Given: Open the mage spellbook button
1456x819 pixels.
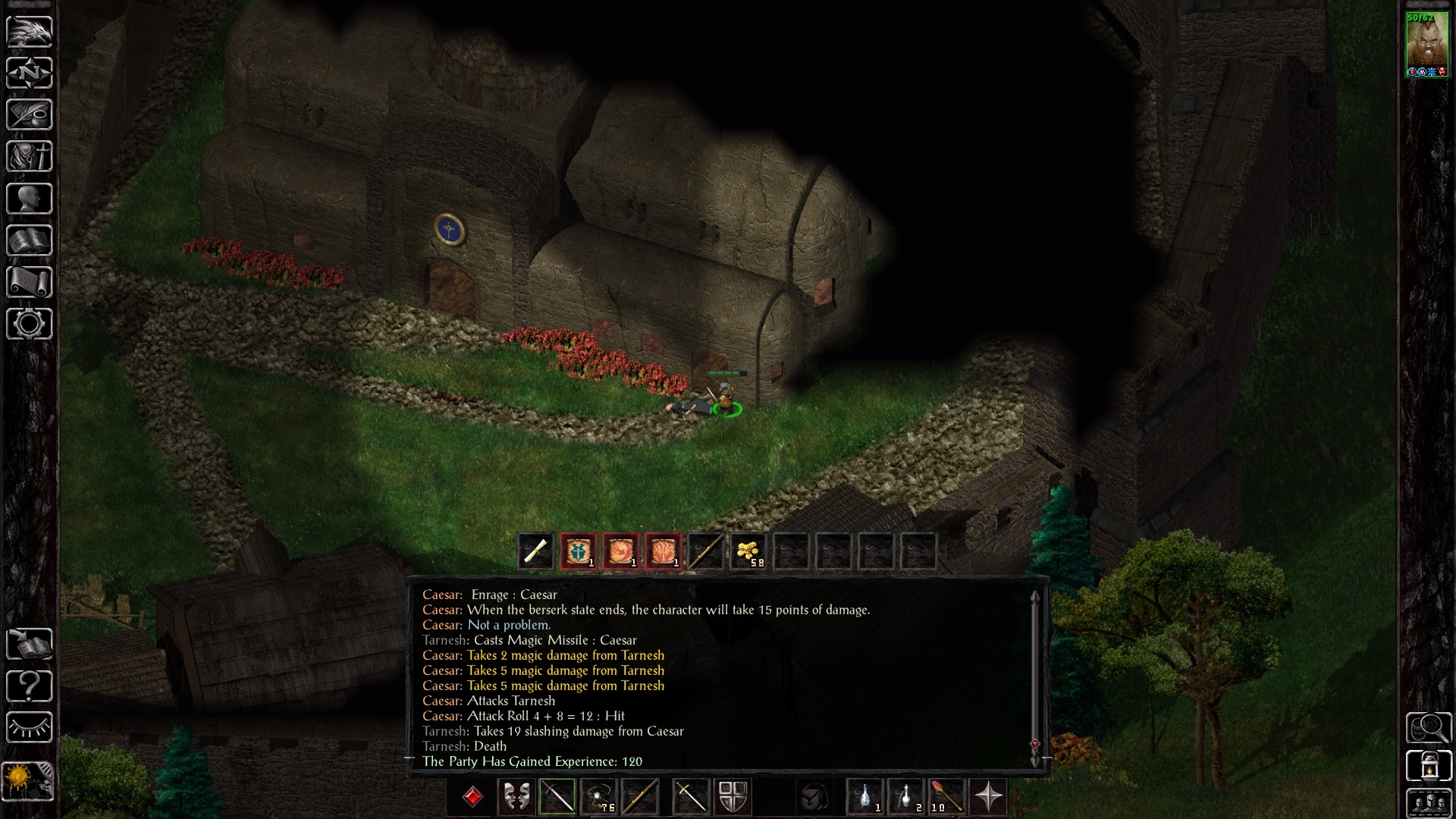Looking at the screenshot, I should click(x=30, y=240).
